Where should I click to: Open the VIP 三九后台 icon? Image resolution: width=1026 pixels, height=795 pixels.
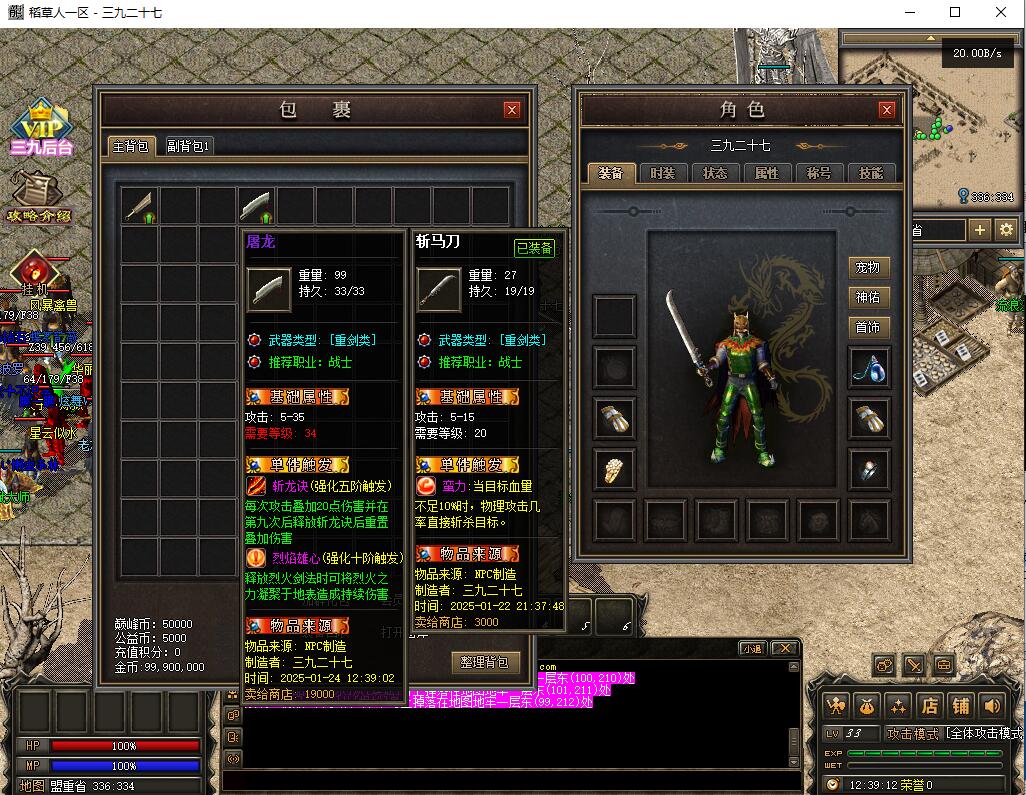coord(41,128)
